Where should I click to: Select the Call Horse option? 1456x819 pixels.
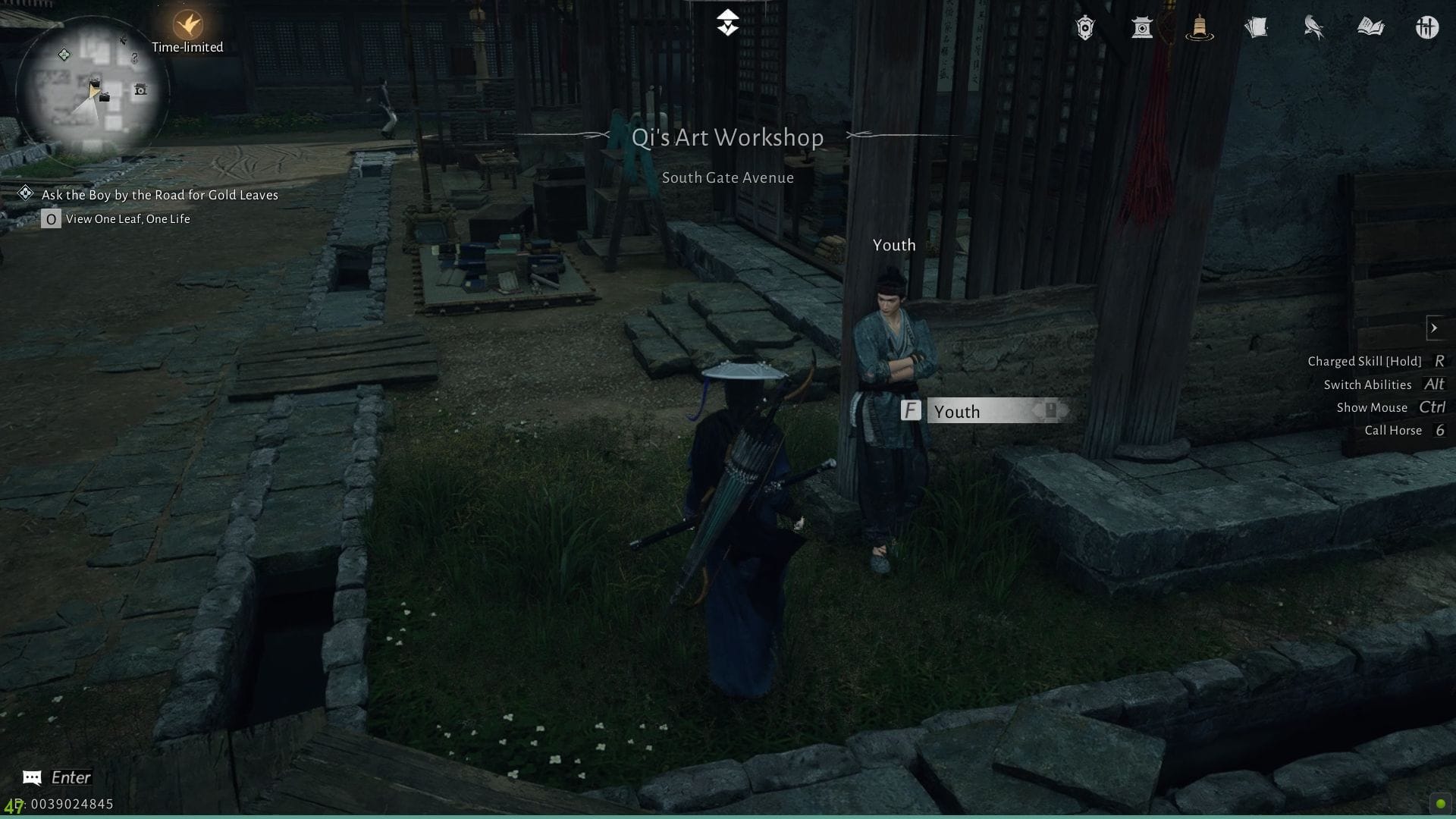coord(1394,430)
